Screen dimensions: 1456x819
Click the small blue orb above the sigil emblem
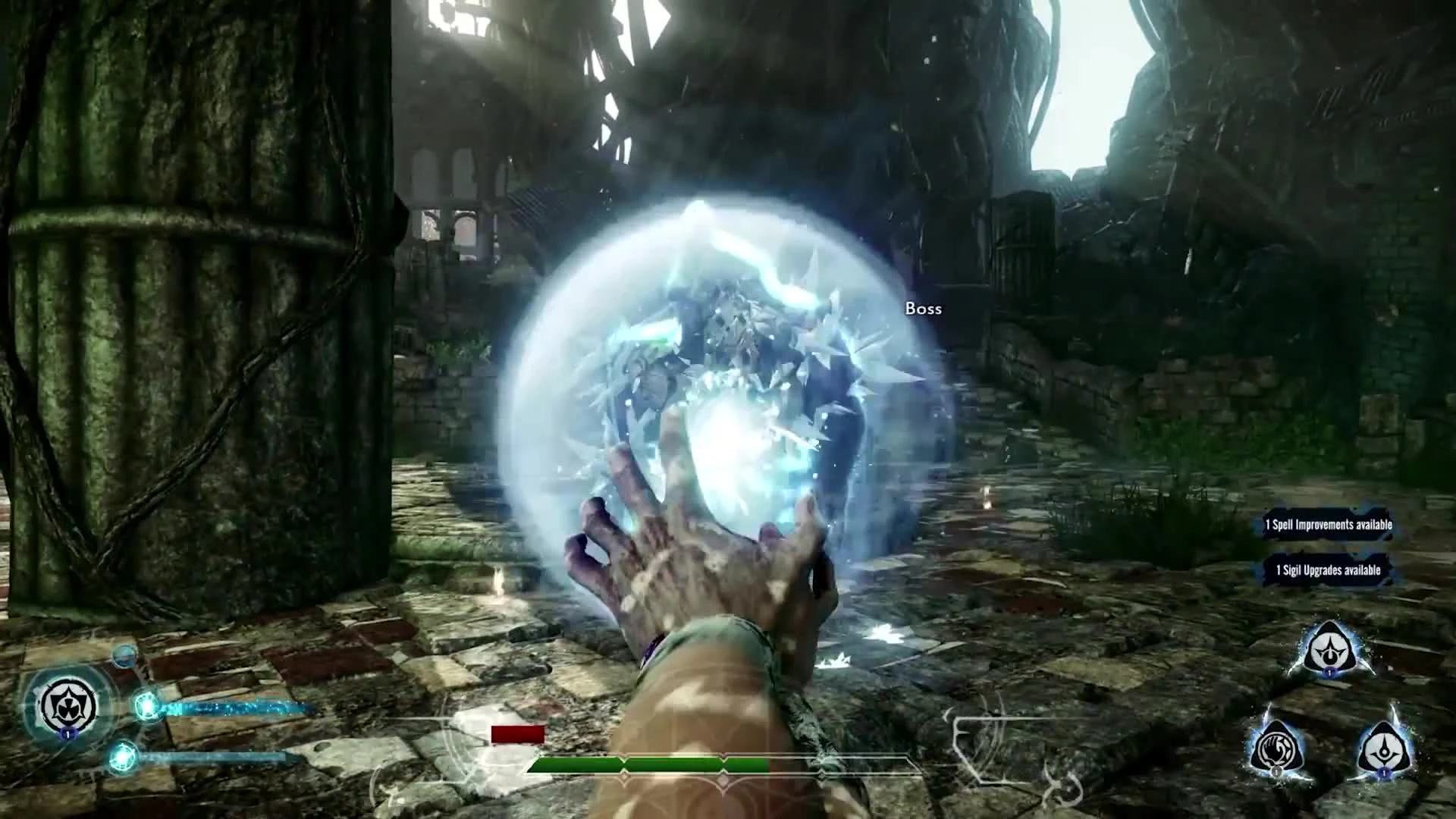click(x=124, y=655)
